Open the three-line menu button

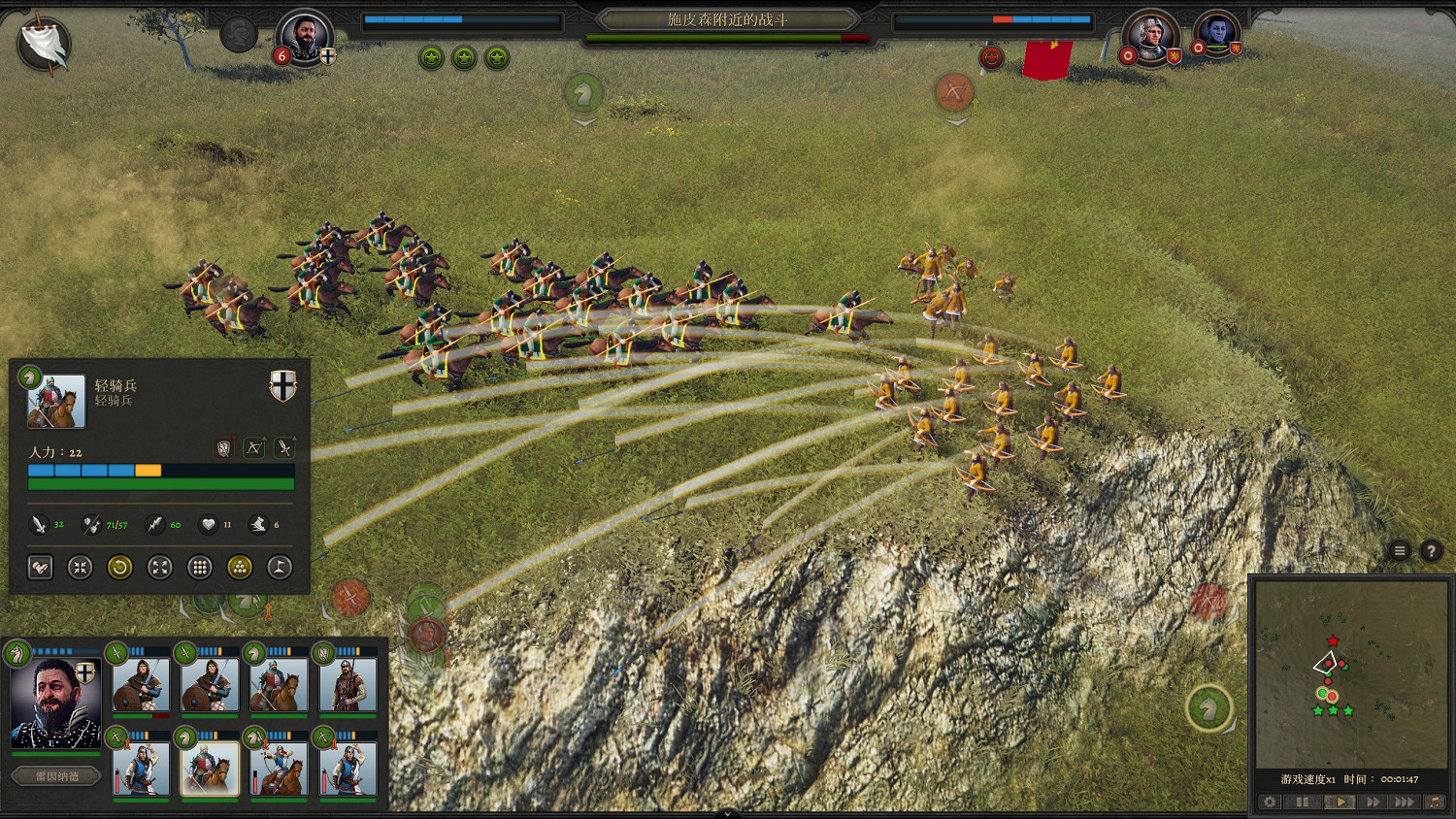click(1400, 551)
